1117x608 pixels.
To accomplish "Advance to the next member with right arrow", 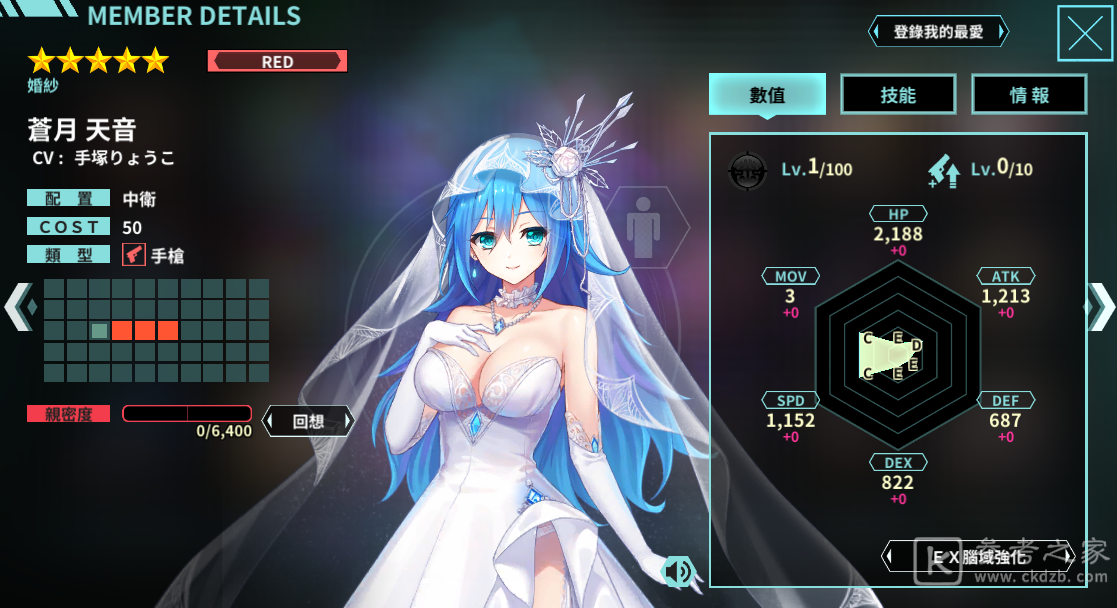I will click(x=1100, y=306).
